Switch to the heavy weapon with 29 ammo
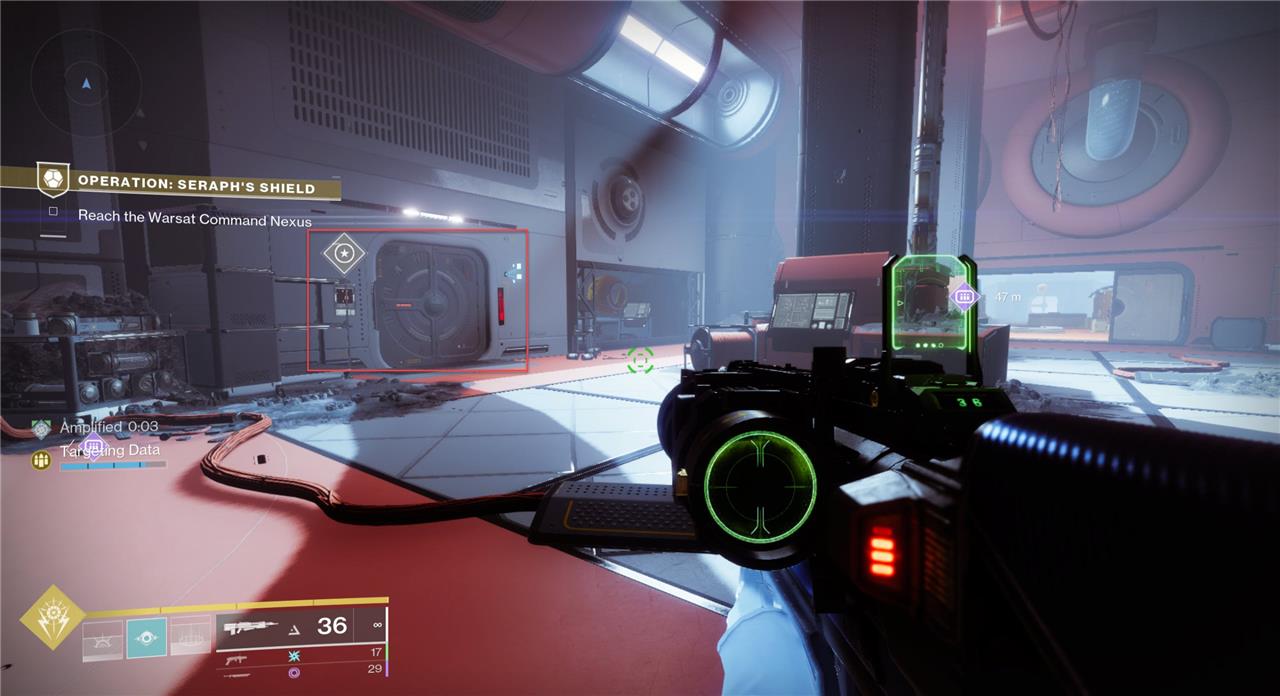The image size is (1280, 696). click(x=236, y=674)
